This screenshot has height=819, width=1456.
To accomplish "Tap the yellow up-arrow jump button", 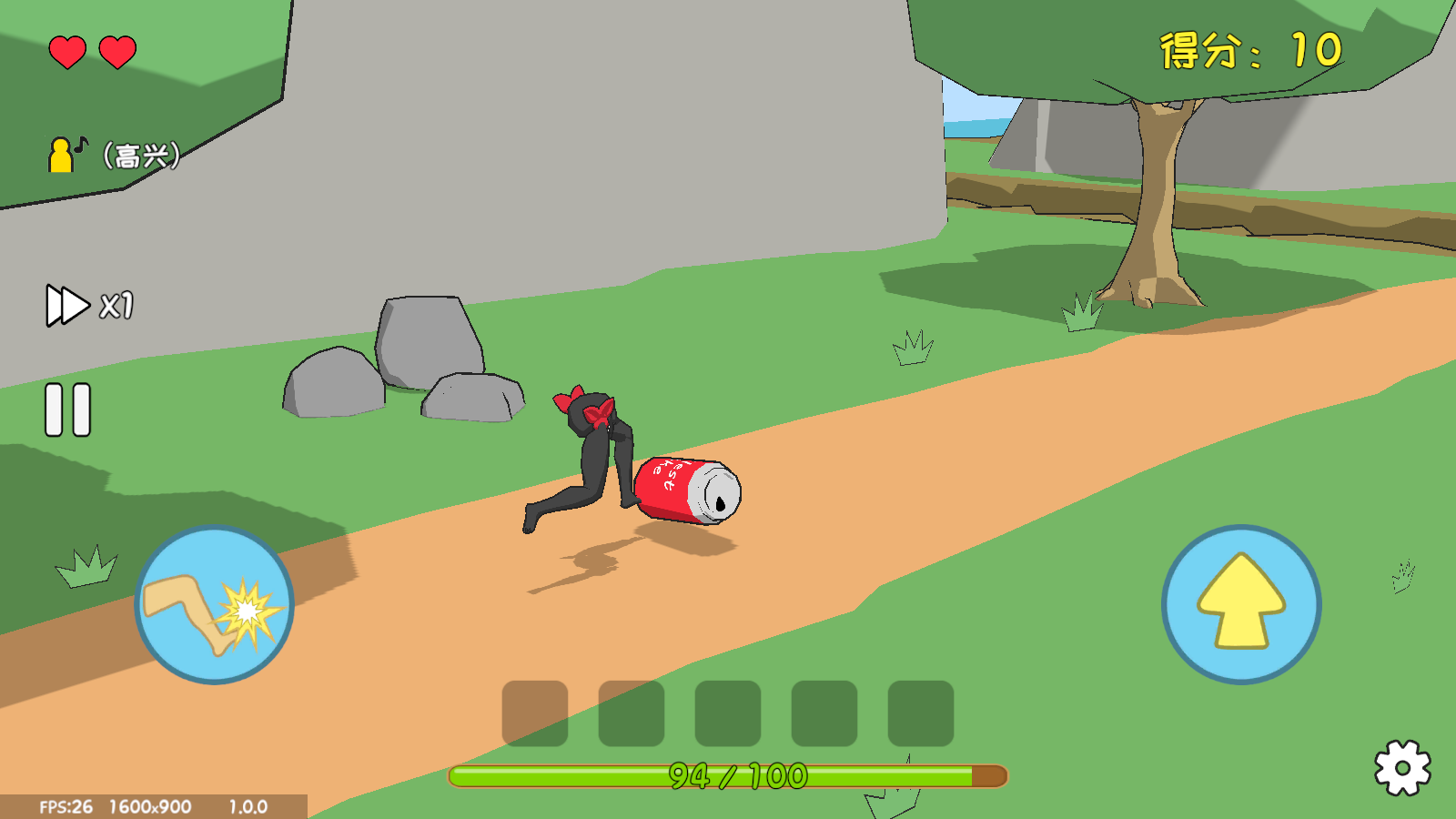I will click(x=1241, y=605).
